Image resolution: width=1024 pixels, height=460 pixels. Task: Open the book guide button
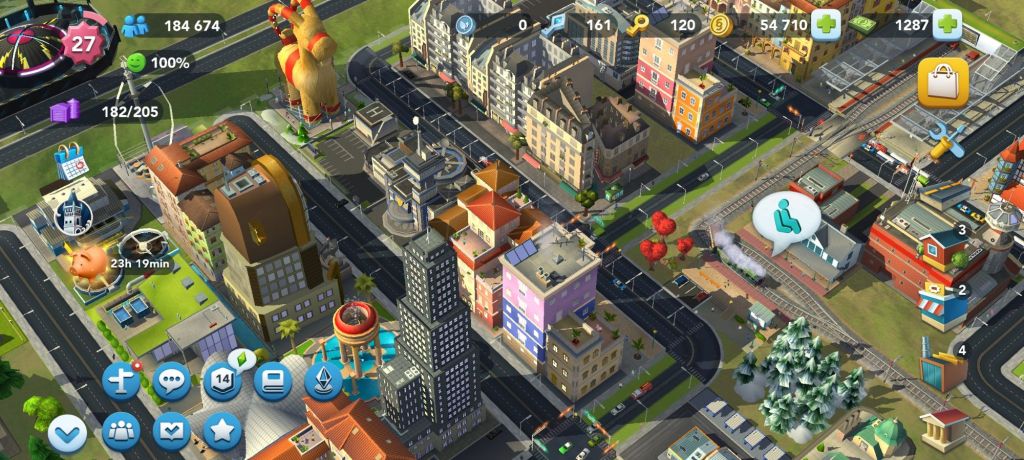(x=272, y=381)
